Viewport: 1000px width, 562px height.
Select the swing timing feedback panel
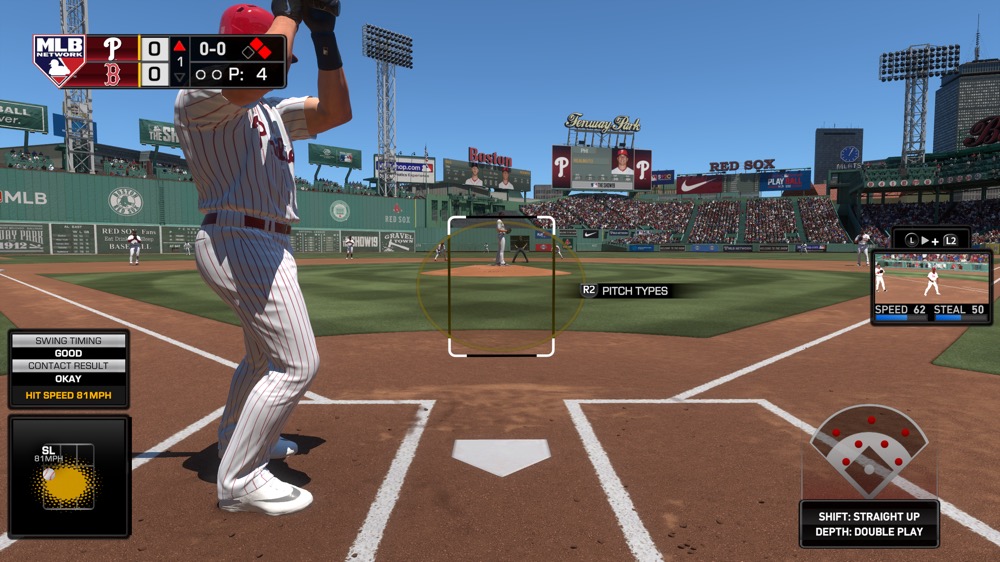point(69,369)
